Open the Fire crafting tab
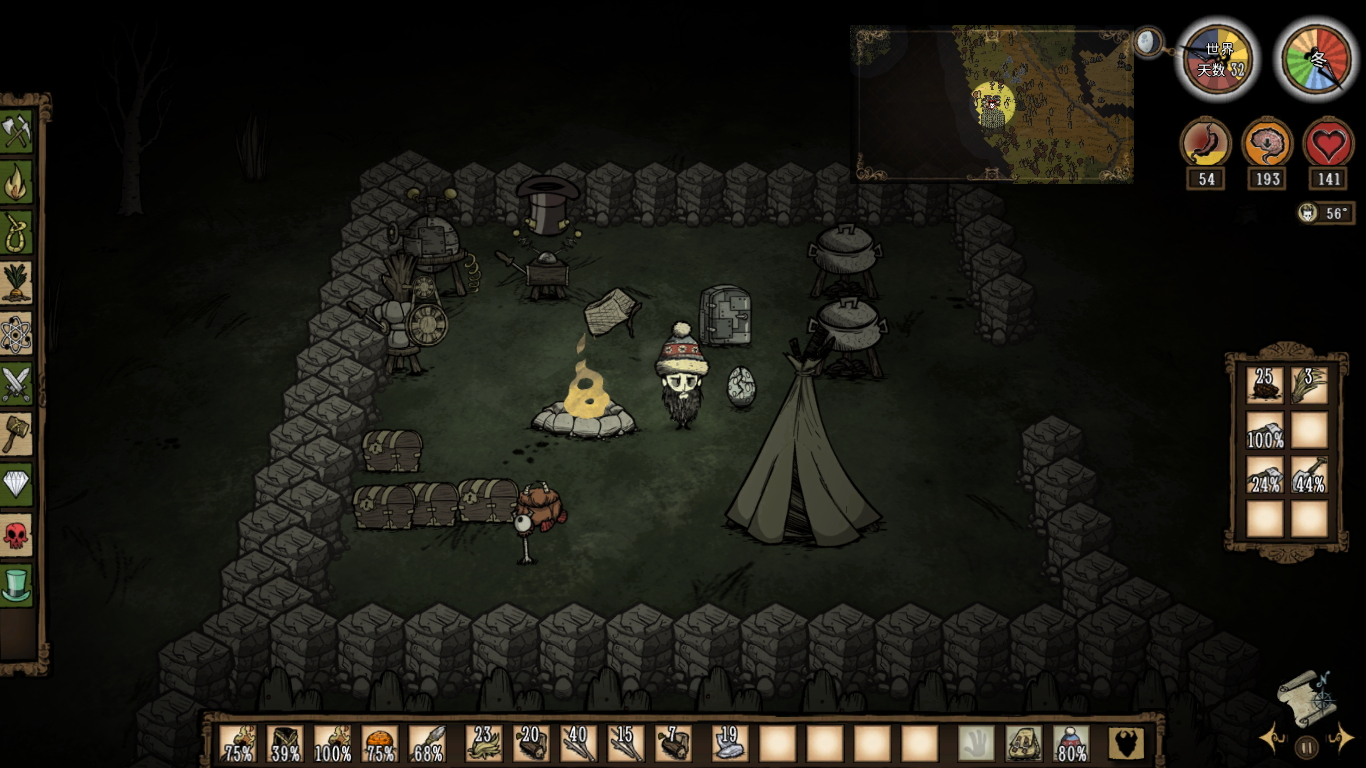The width and height of the screenshot is (1366, 768). (x=17, y=182)
